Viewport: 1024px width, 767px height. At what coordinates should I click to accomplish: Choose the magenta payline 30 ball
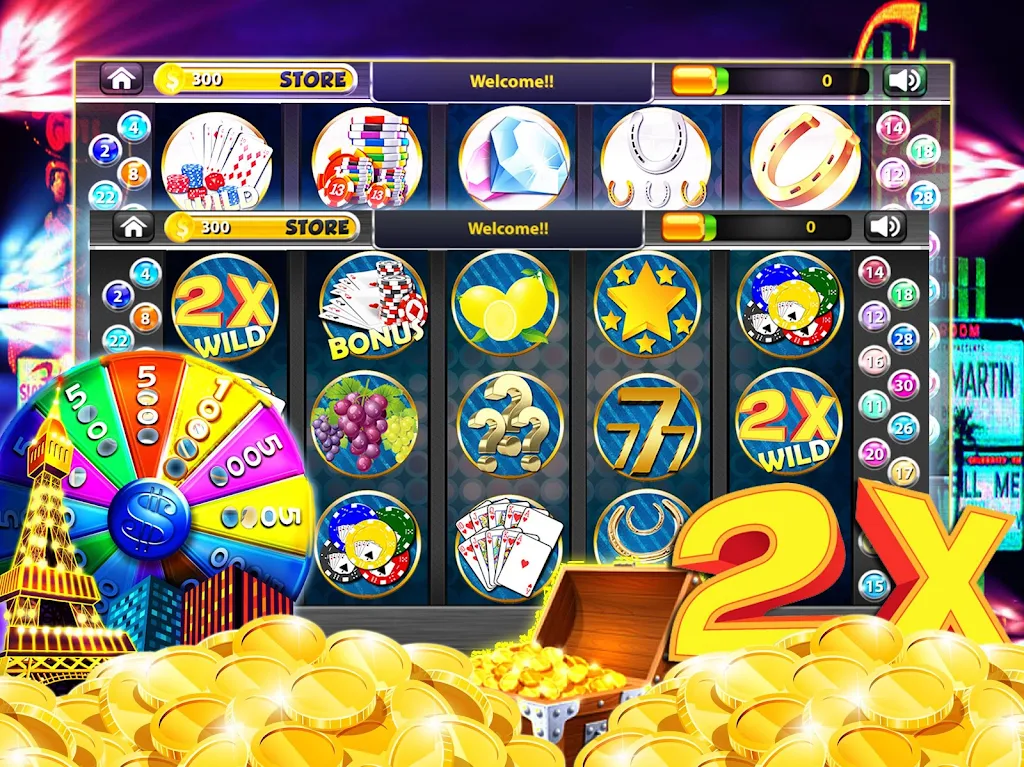coord(904,384)
